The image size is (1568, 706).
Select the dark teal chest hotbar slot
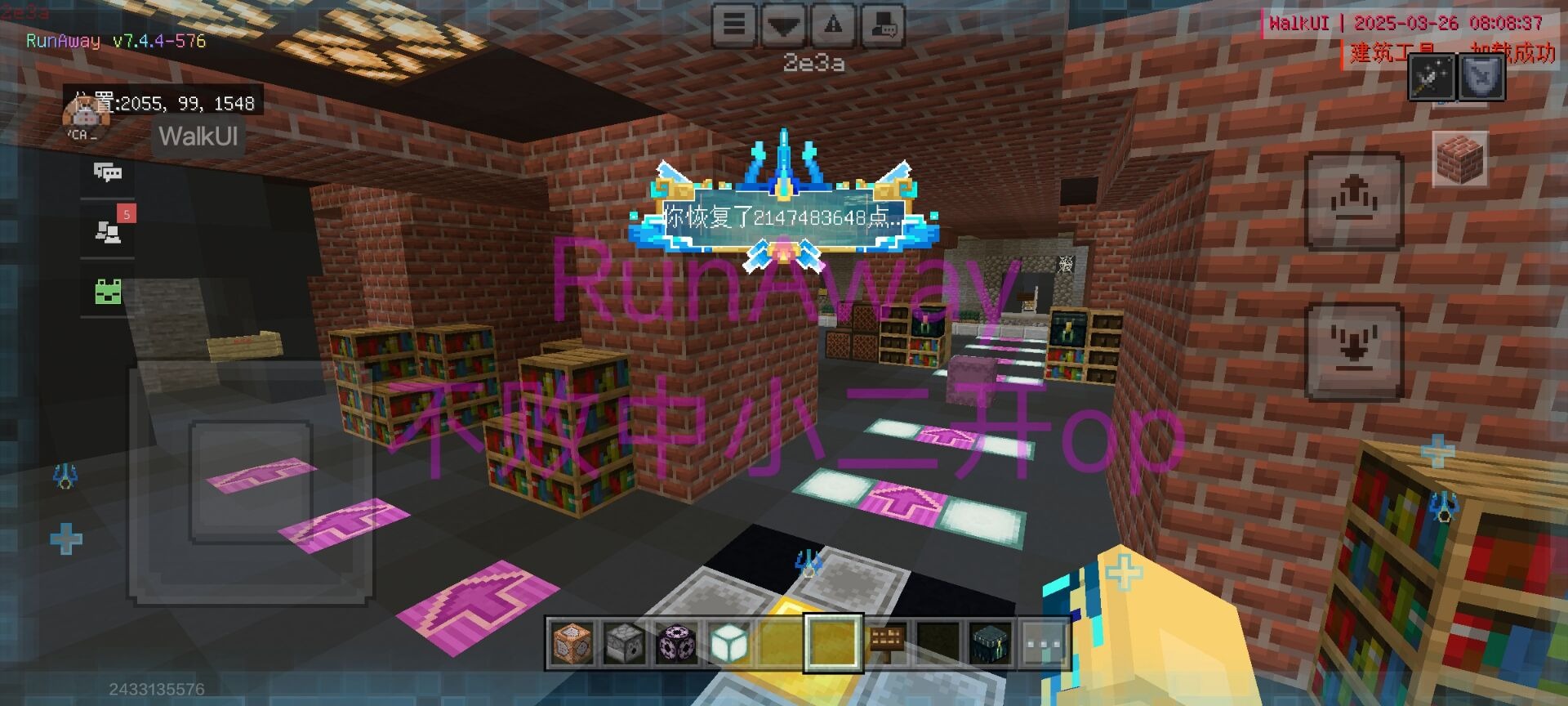pyautogui.click(x=991, y=643)
